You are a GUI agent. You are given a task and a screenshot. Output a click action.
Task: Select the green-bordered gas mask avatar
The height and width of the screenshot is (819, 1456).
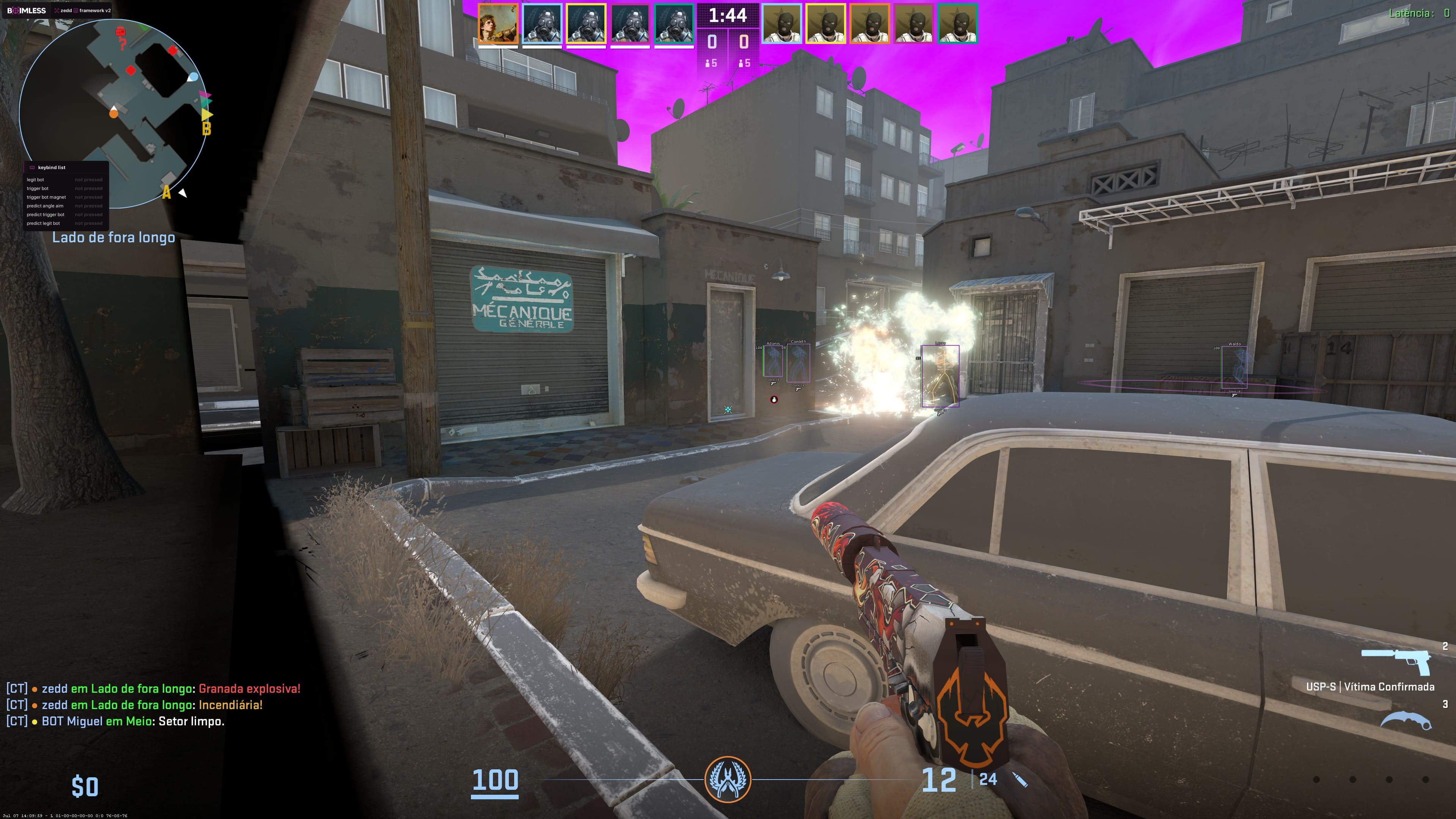coord(674,24)
